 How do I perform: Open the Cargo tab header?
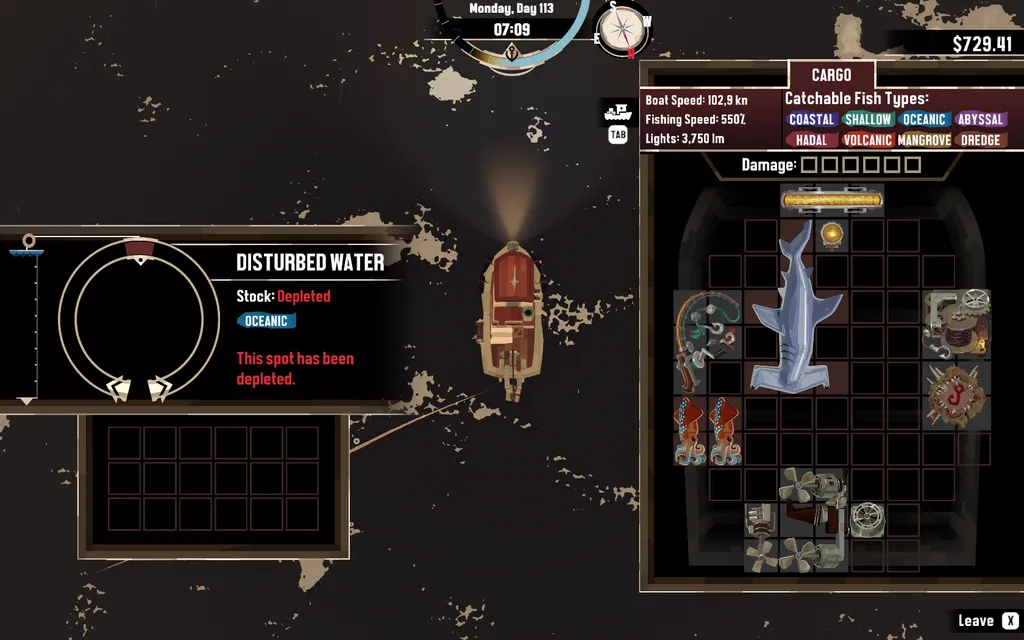[x=831, y=75]
